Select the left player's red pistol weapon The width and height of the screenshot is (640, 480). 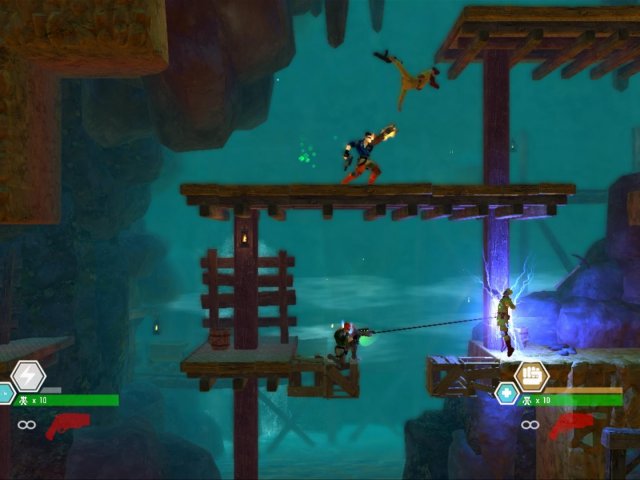[x=68, y=426]
